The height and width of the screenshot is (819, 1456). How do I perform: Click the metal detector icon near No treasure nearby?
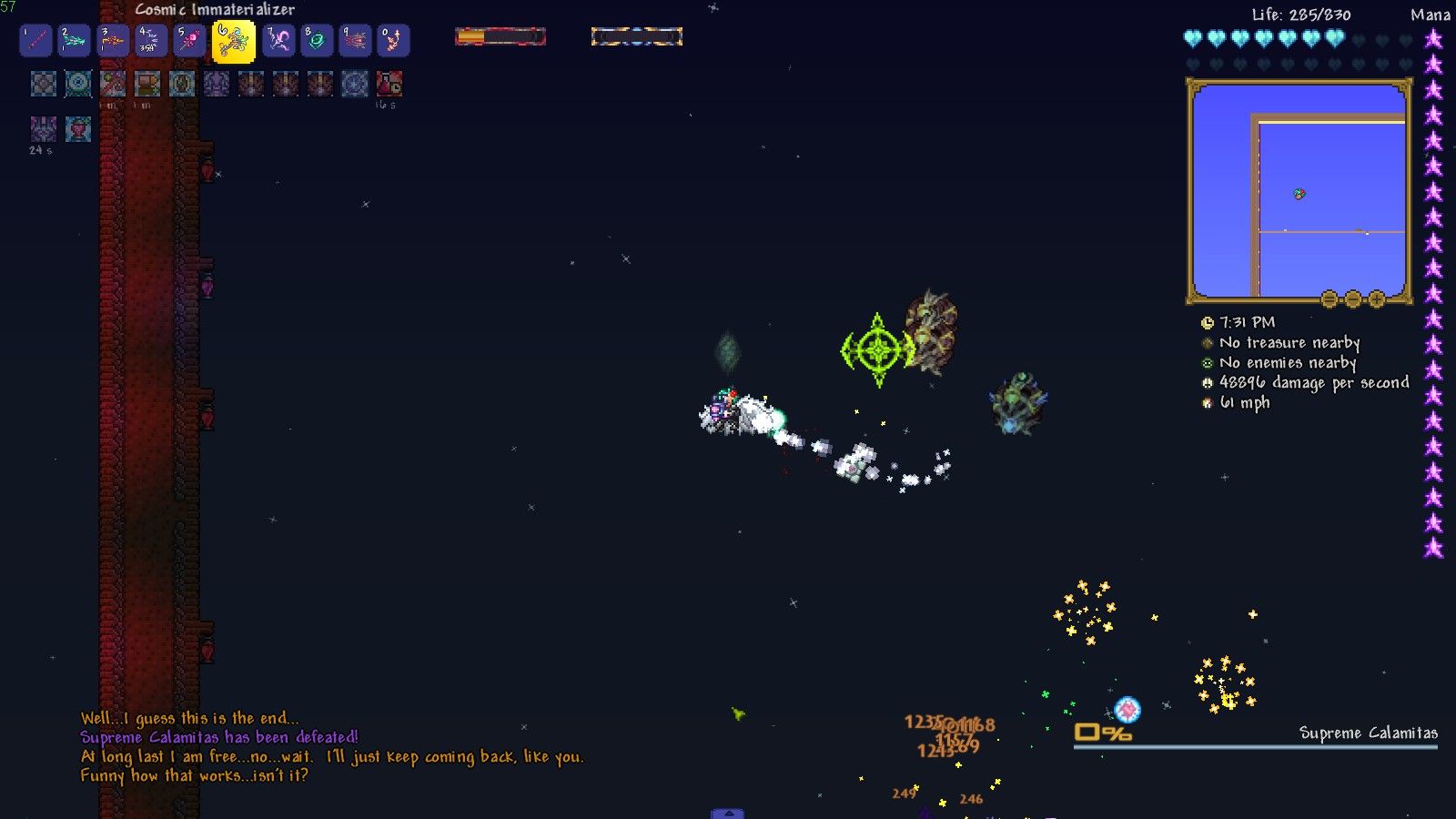pos(1206,343)
